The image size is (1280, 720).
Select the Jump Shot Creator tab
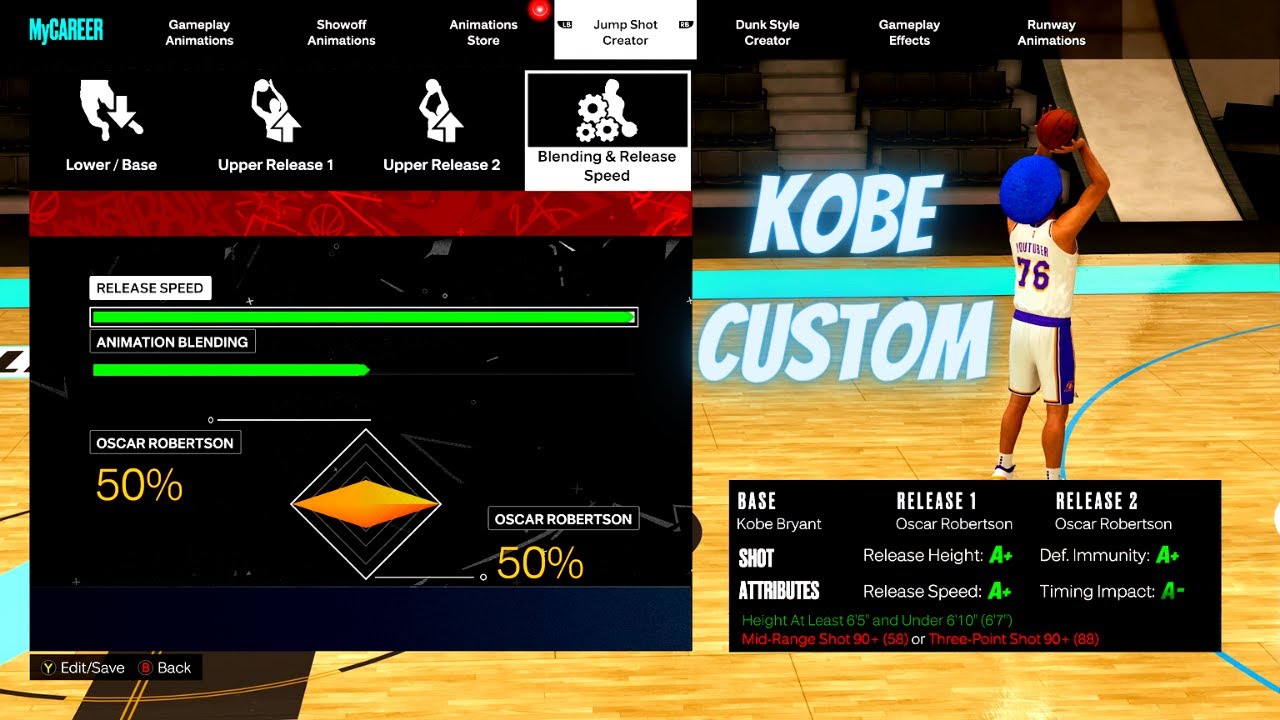(625, 32)
